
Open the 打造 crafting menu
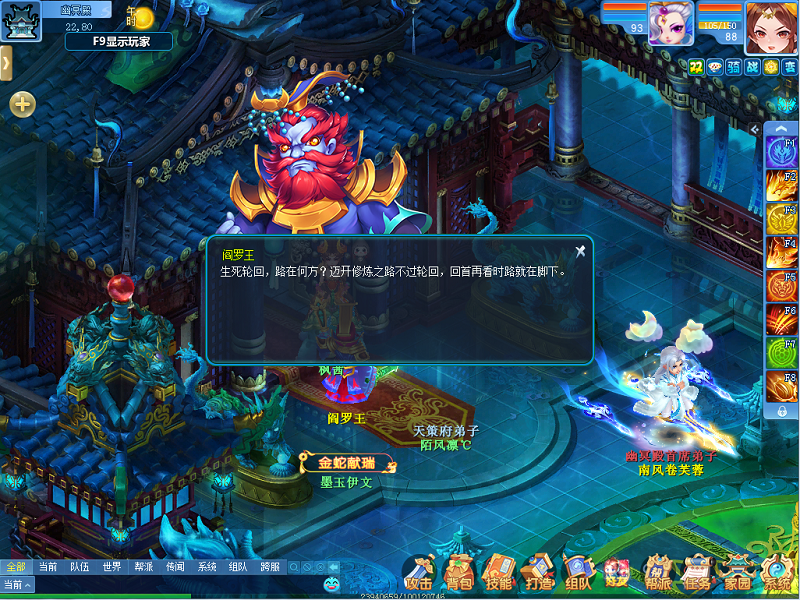pyautogui.click(x=537, y=573)
